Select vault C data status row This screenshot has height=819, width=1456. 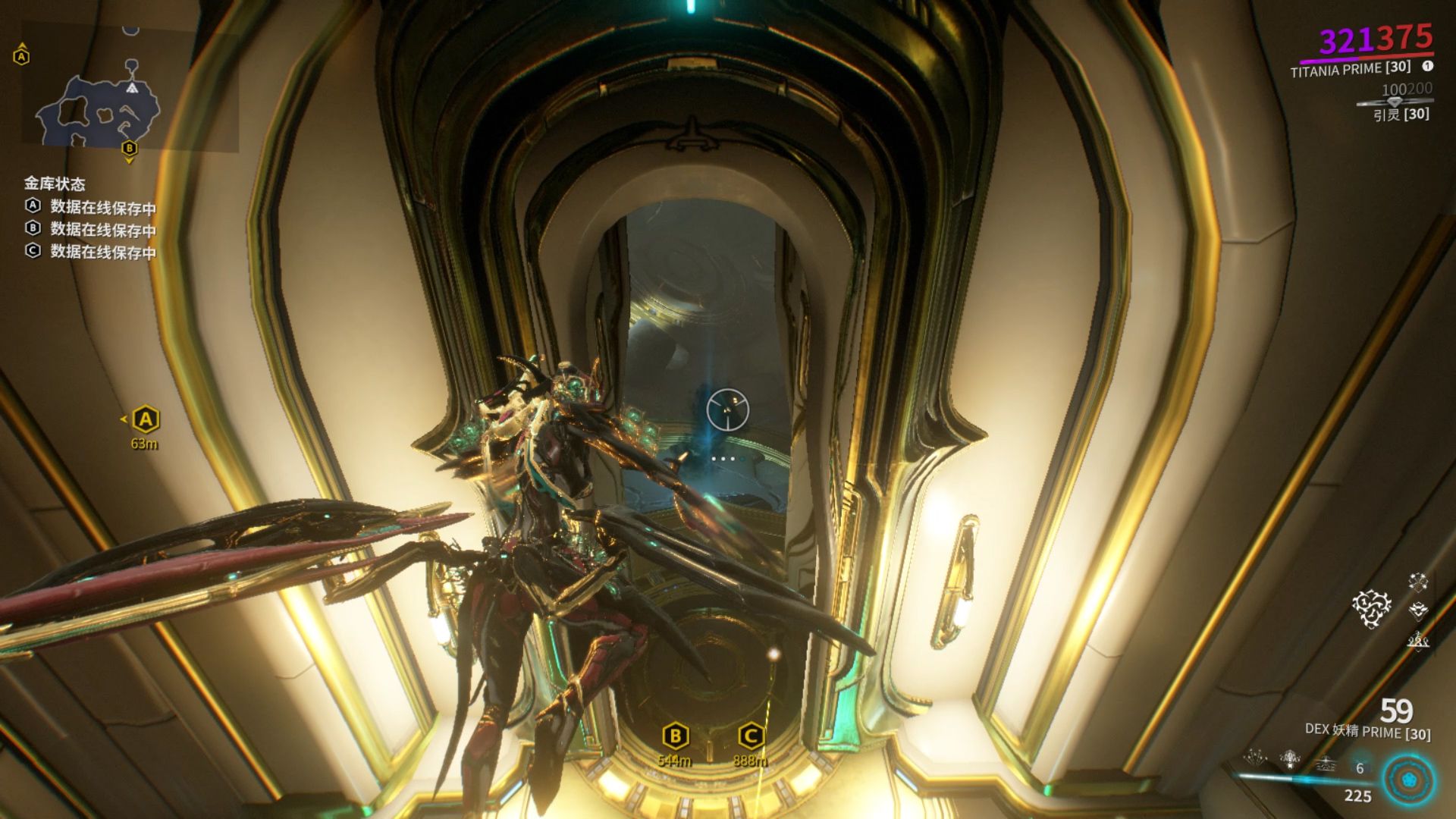[x=91, y=251]
